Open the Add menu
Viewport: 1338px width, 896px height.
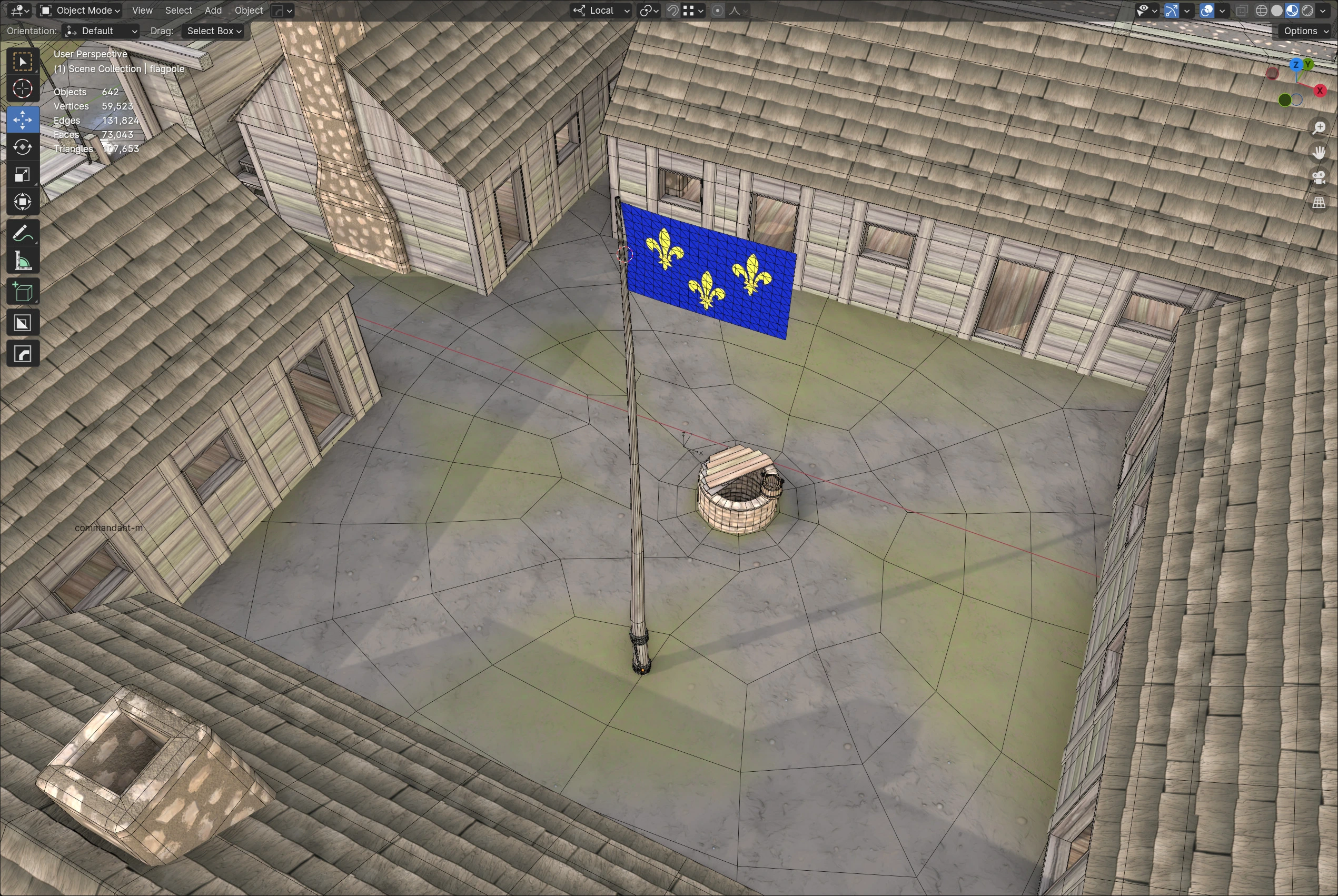213,11
